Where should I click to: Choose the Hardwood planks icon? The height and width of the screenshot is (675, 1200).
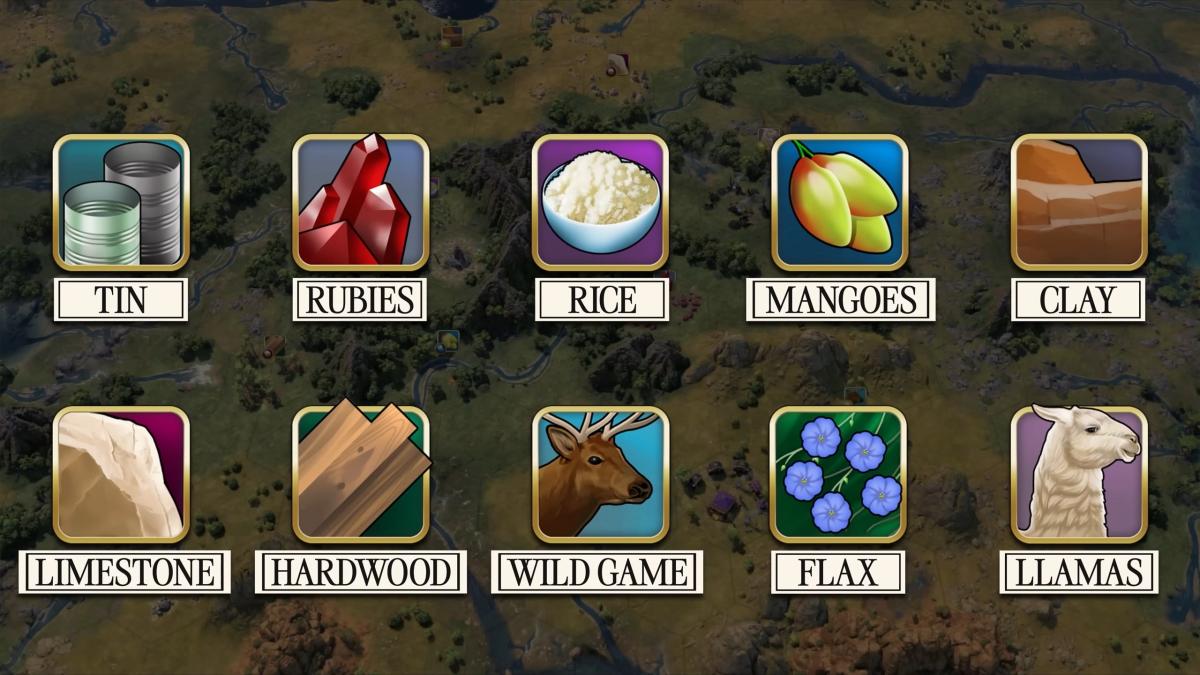pos(360,474)
